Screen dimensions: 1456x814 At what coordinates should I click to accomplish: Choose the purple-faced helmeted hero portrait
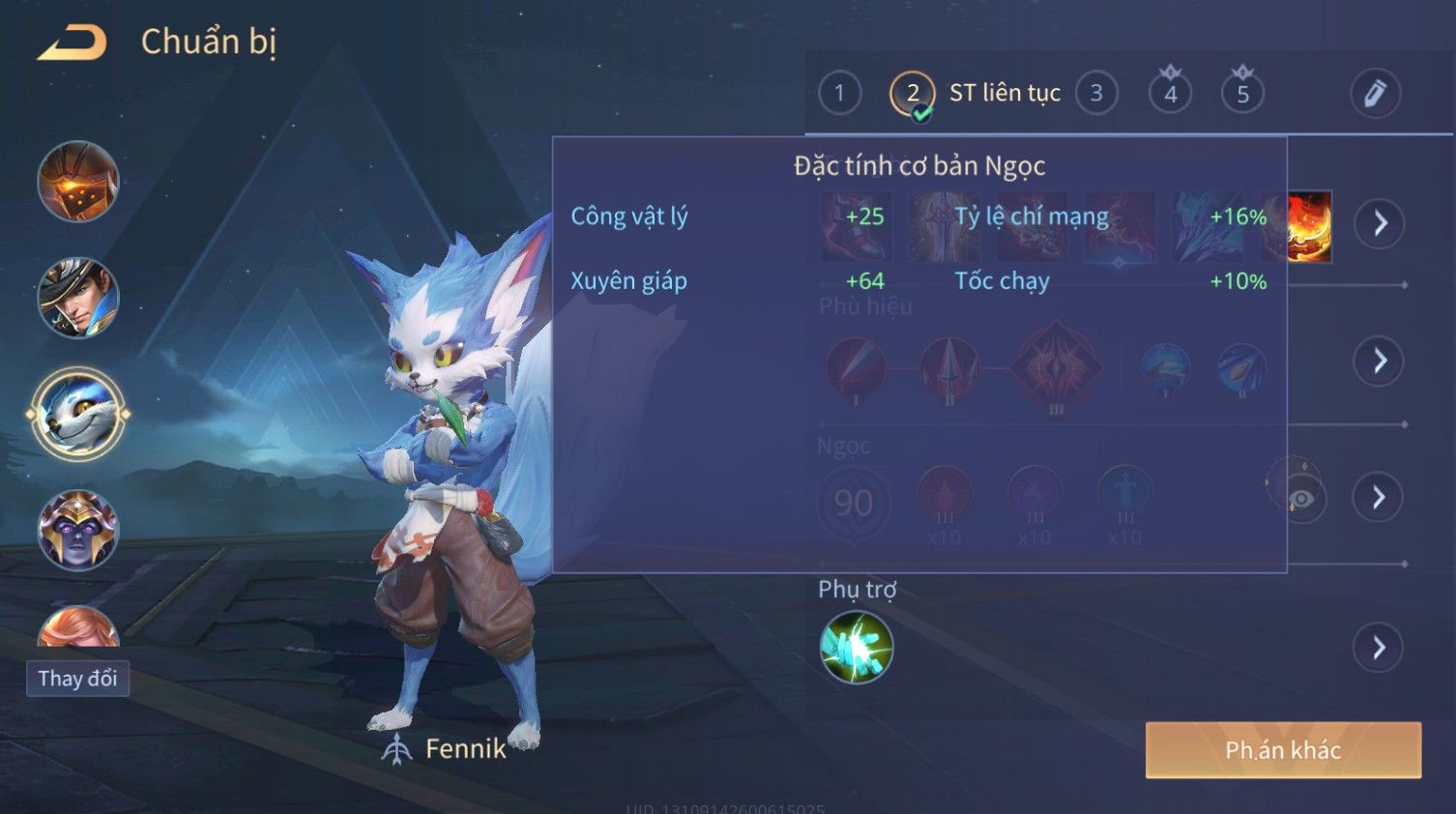(x=77, y=530)
